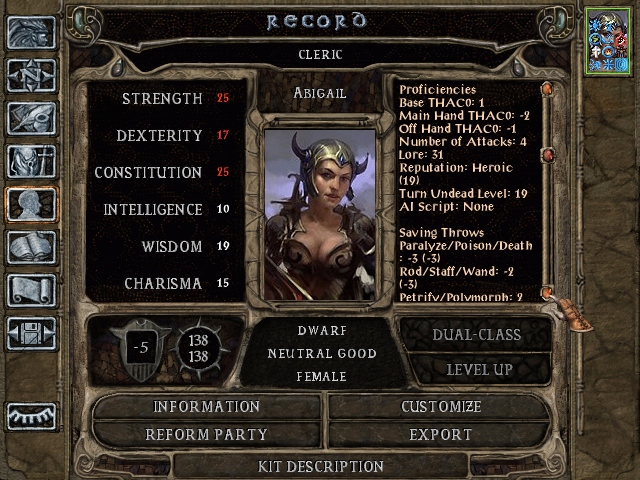Open options via the floppy disk icon
Image resolution: width=640 pixels, height=480 pixels.
click(31, 333)
